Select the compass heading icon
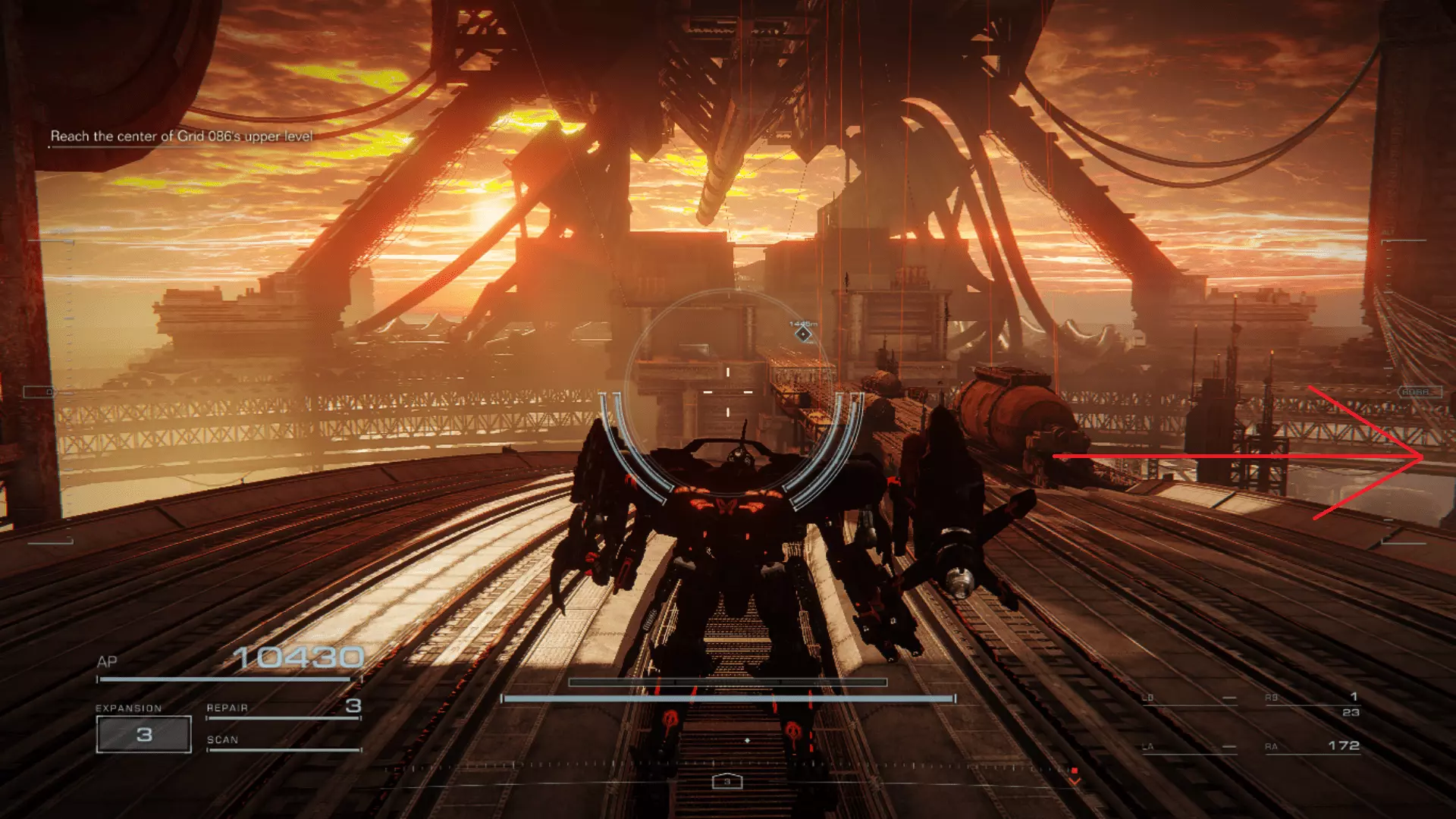This screenshot has width=1456, height=819. tap(726, 781)
